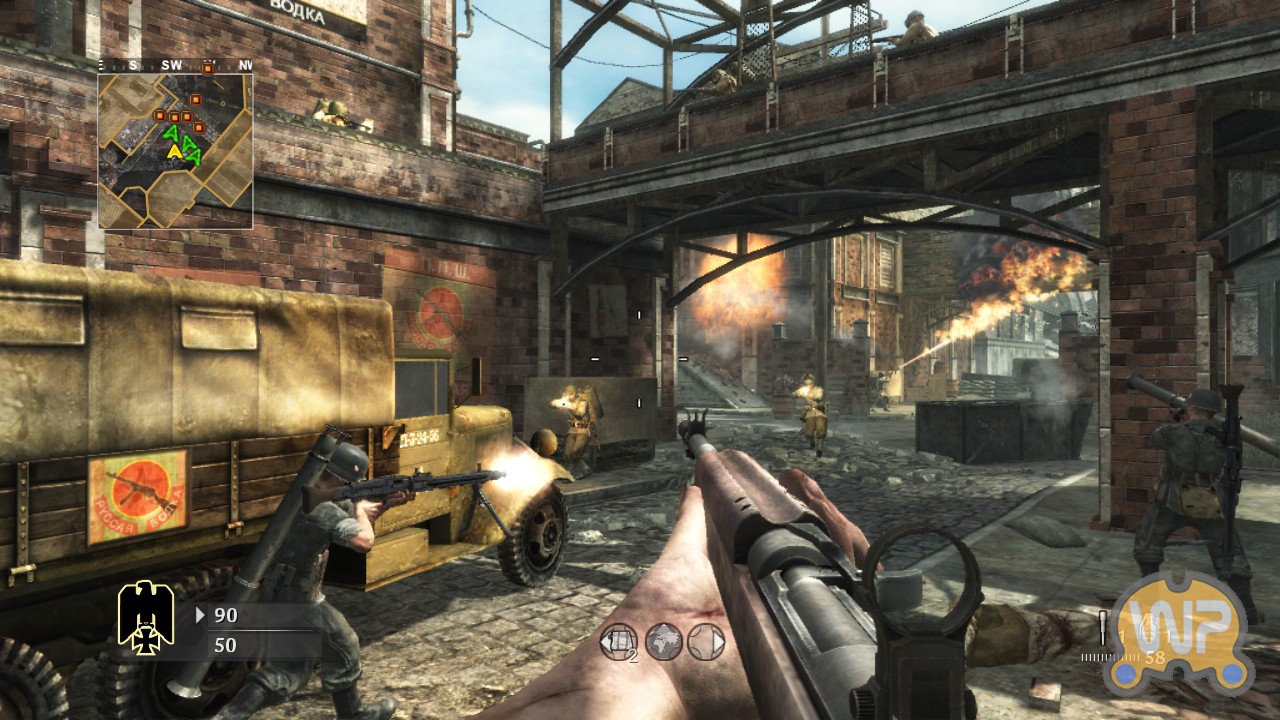The height and width of the screenshot is (720, 1280).
Task: Select the empty right-arrow equipment slot
Action: 706,642
